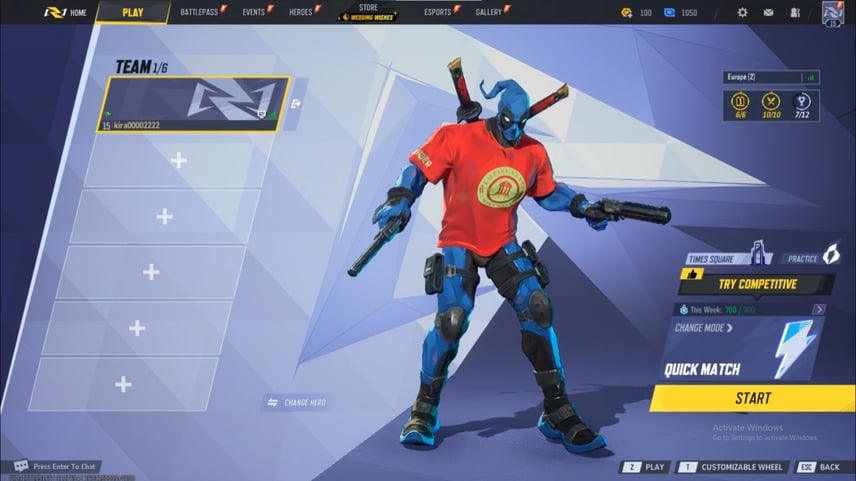Screen dimensions: 856x481
Task: Open the Europe server selector
Action: click(770, 77)
